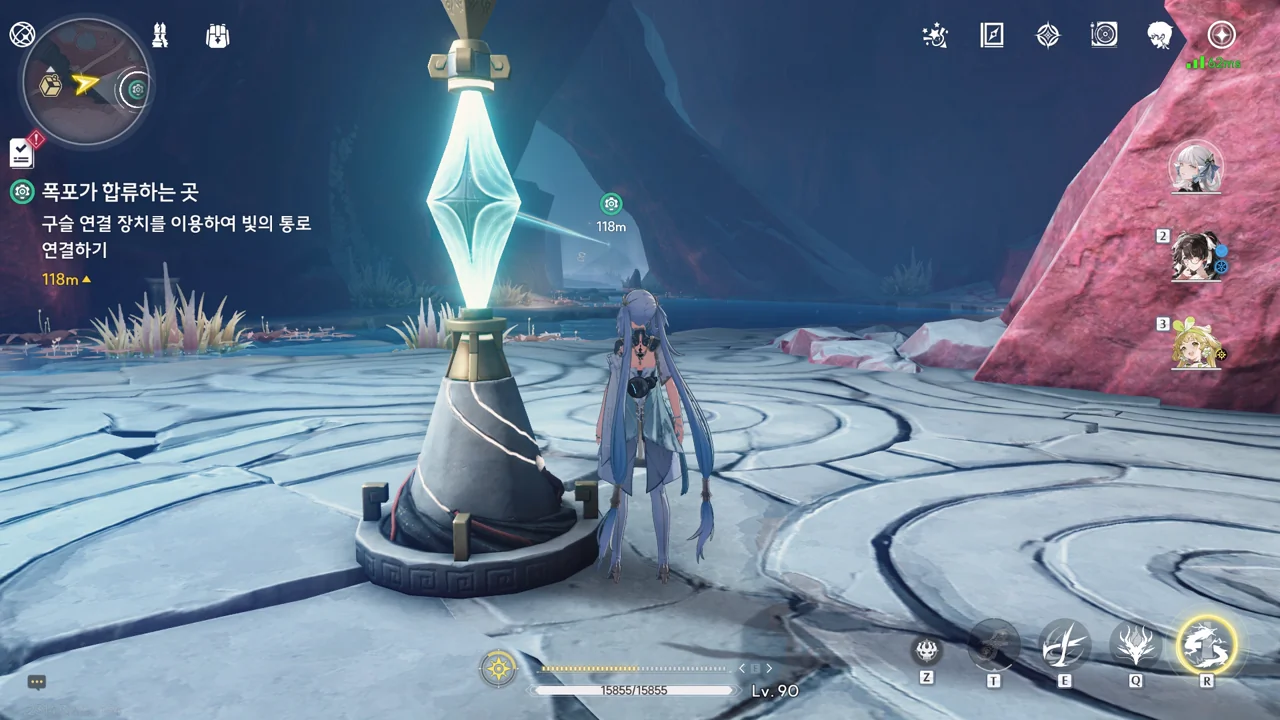Use the Q dragon-head echo skill
The height and width of the screenshot is (720, 1280).
pyautogui.click(x=1135, y=645)
